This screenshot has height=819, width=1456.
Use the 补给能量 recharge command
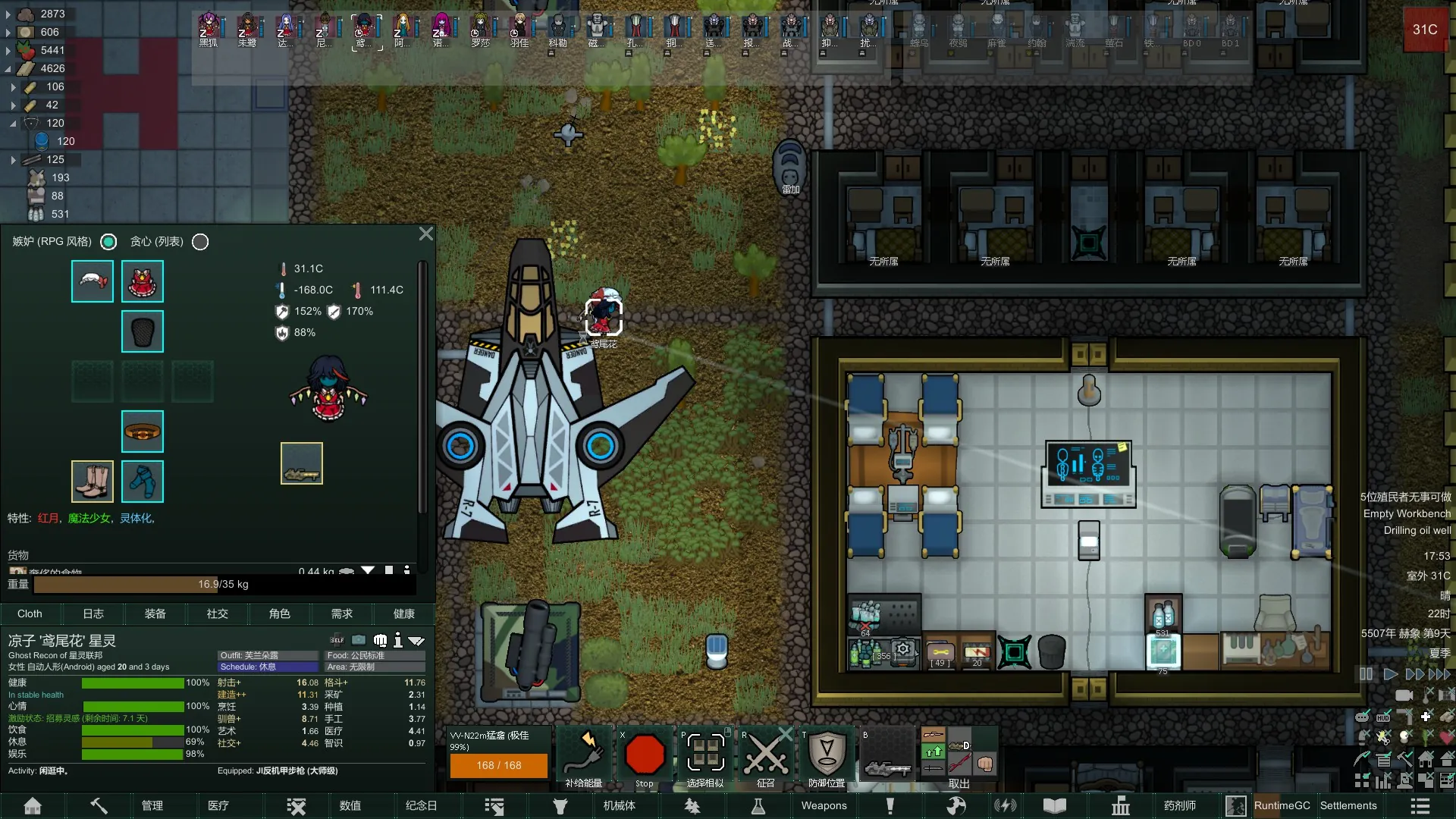click(x=584, y=756)
